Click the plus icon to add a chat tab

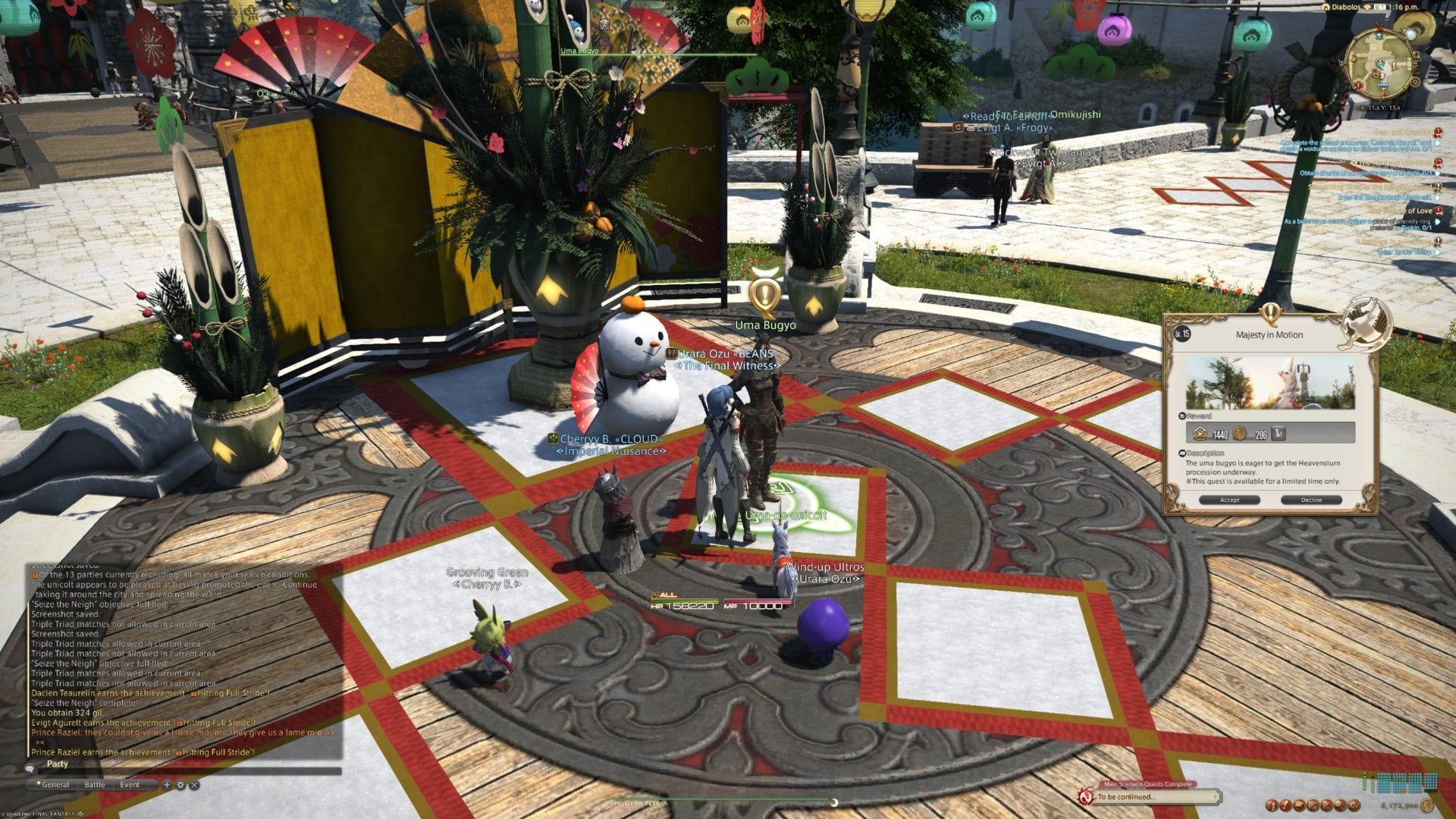(x=167, y=785)
